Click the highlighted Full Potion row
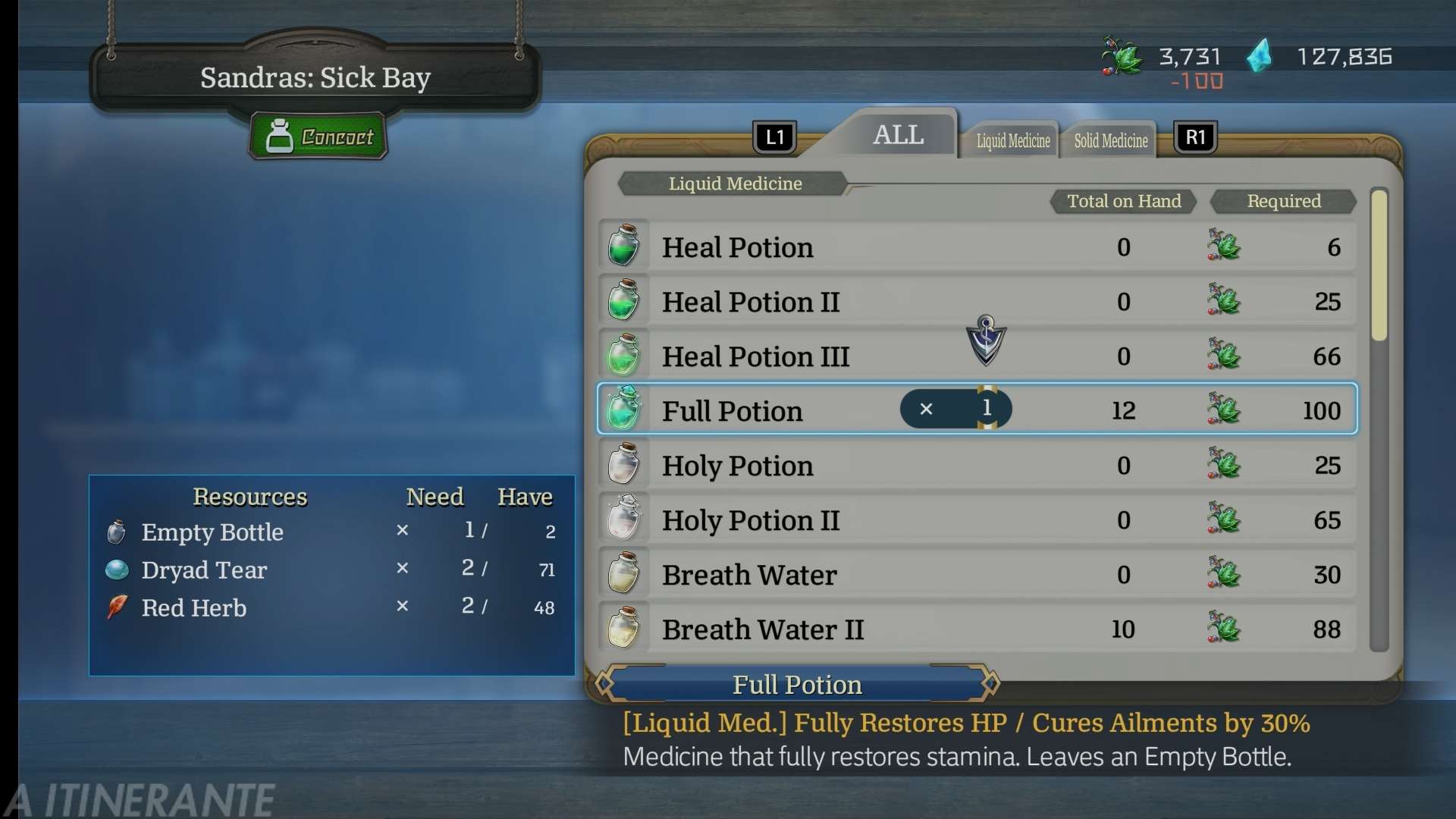This screenshot has width=1456, height=819. tap(758, 410)
